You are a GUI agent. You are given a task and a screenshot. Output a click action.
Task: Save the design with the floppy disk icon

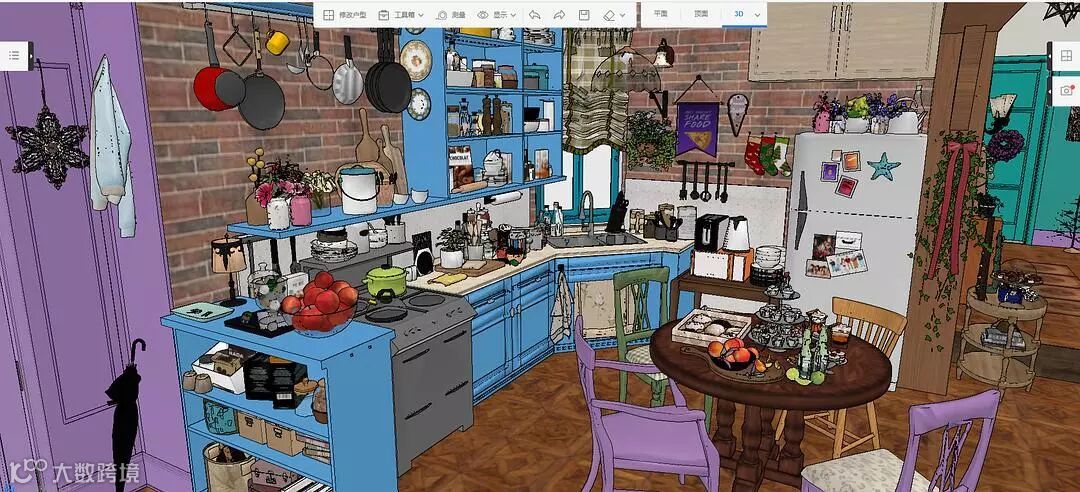[x=584, y=15]
